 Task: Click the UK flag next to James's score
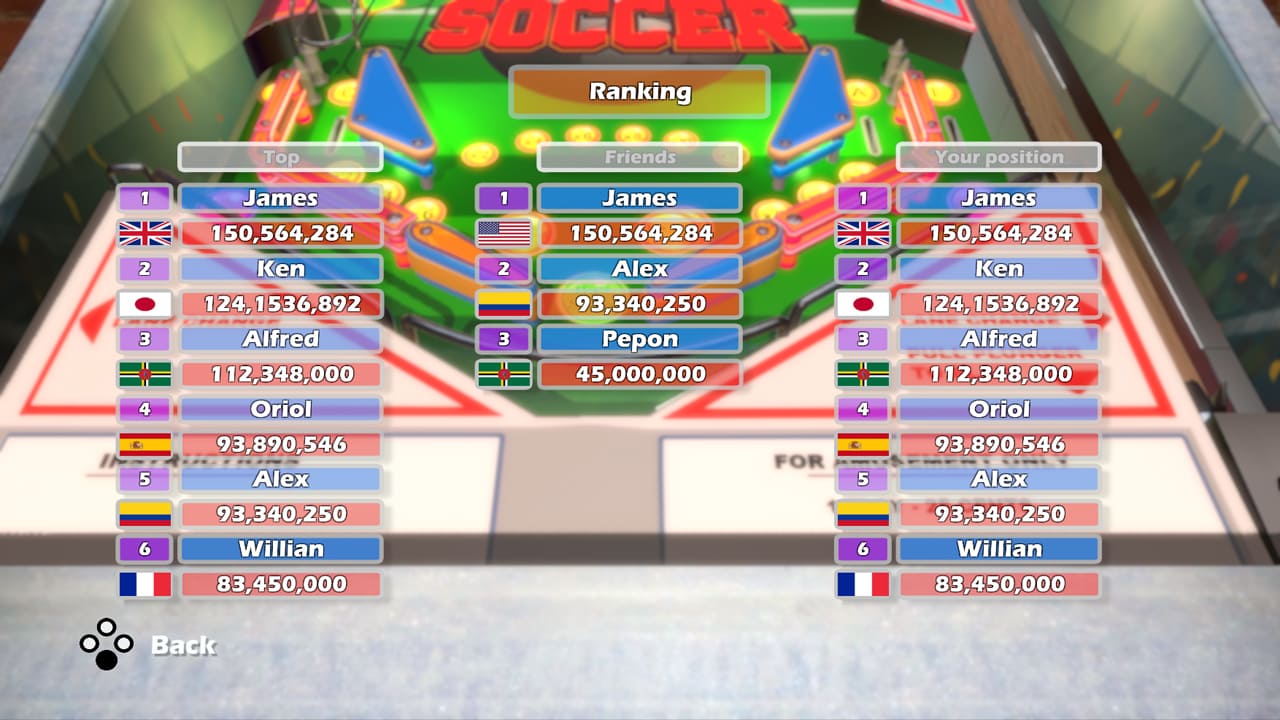144,232
